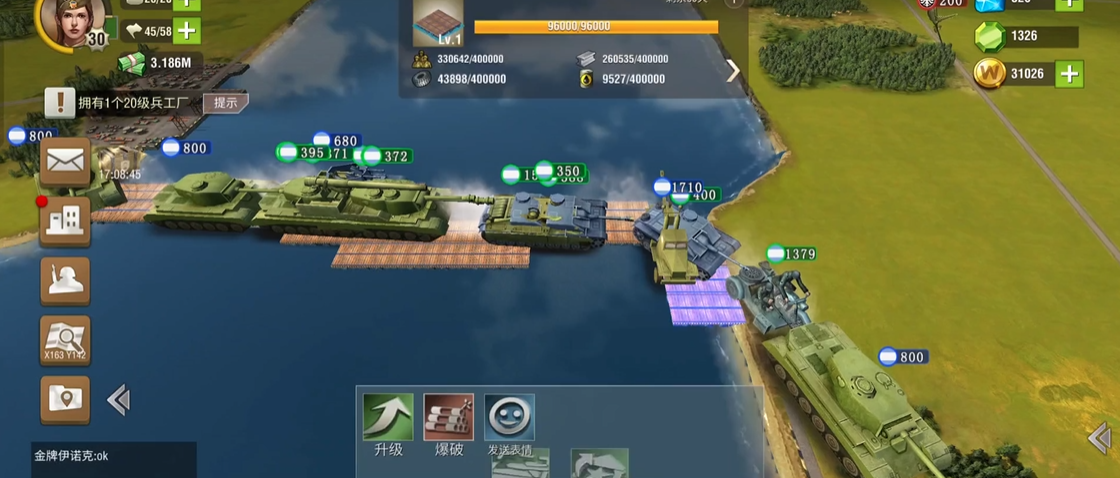Collapse the left side menu arrow
This screenshot has width=1120, height=478.
click(x=118, y=400)
